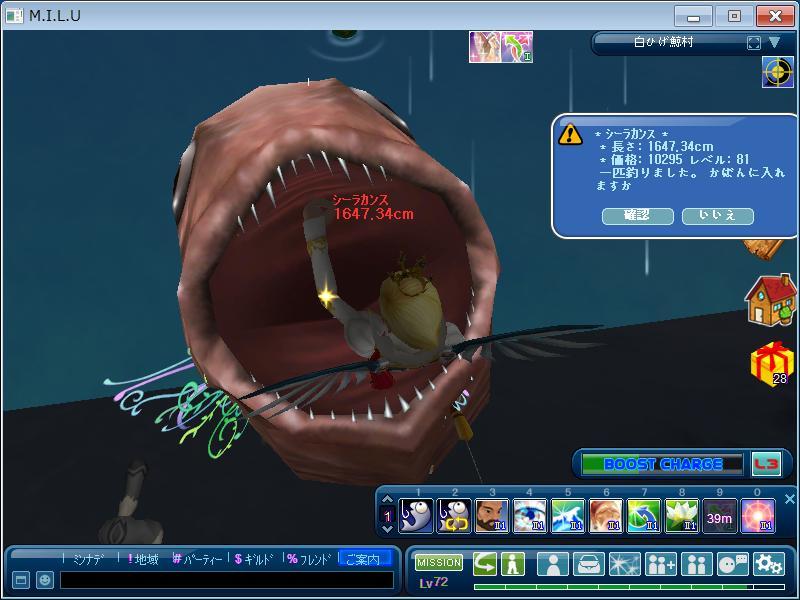Open the single-person character profile icon
The width and height of the screenshot is (800, 600).
tap(553, 564)
